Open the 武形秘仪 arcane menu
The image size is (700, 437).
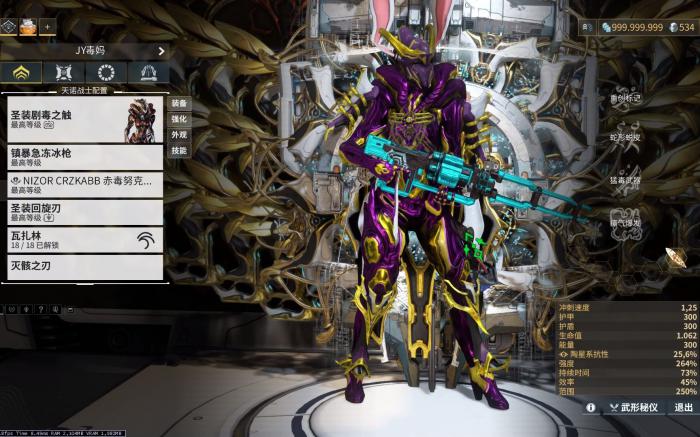click(x=634, y=408)
